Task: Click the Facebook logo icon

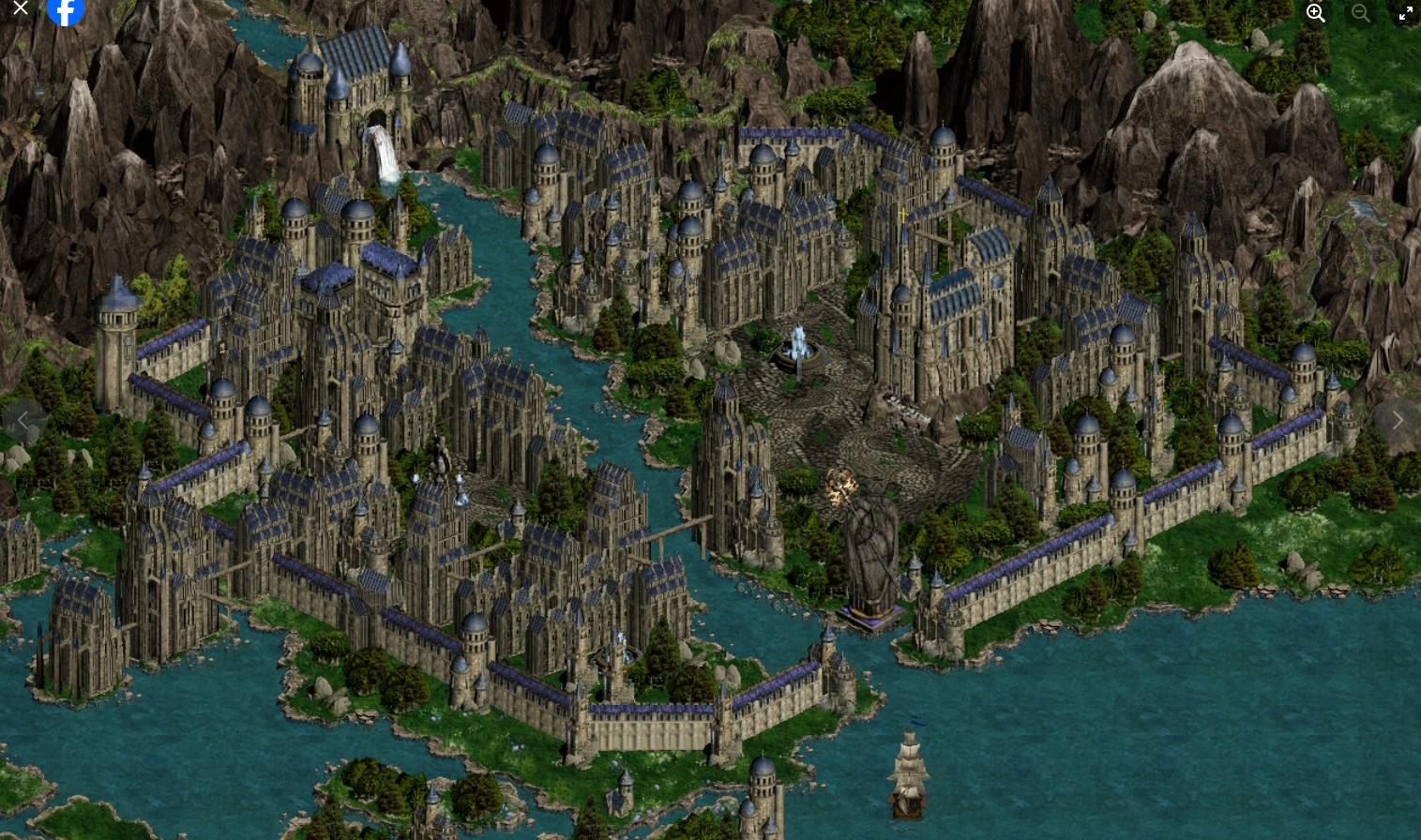Action: (66, 10)
